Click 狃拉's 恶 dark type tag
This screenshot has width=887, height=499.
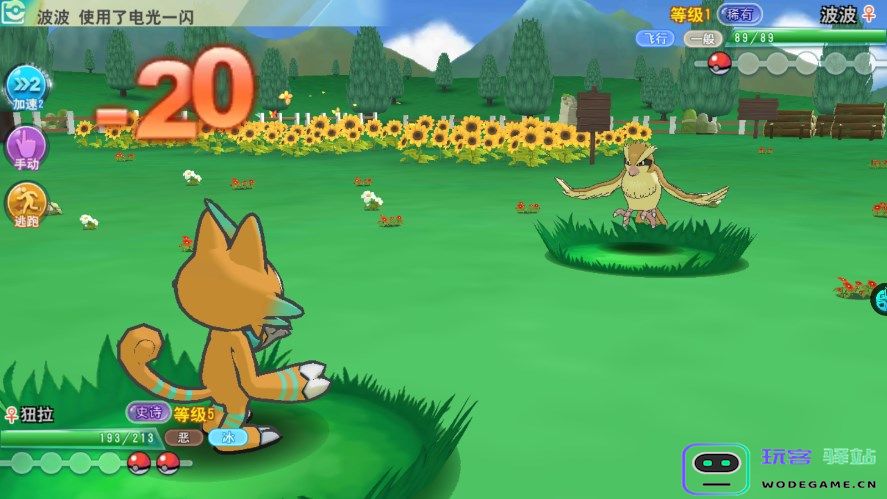pos(183,437)
